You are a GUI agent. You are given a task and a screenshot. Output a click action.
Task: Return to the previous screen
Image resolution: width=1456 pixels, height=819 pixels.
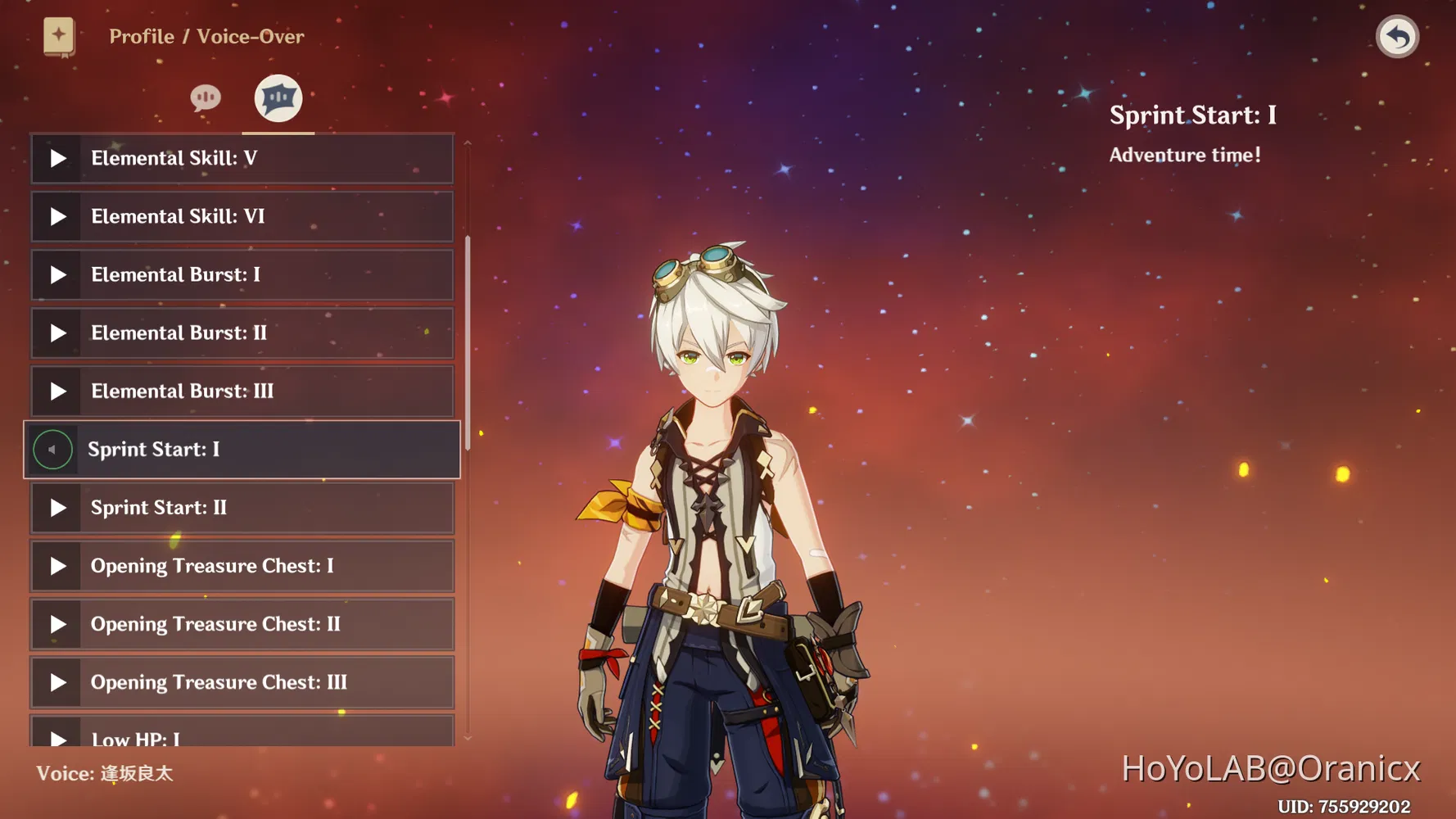click(x=1397, y=37)
